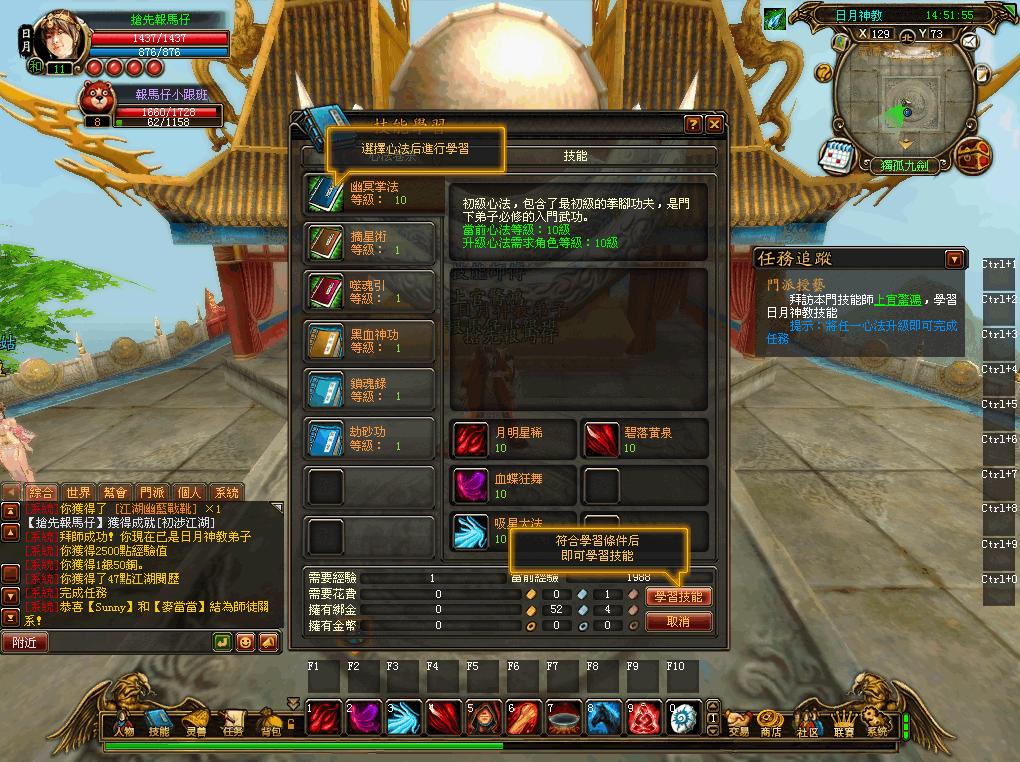Switch to the 技能 tab
Viewport: 1020px width, 762px height.
tap(575, 156)
